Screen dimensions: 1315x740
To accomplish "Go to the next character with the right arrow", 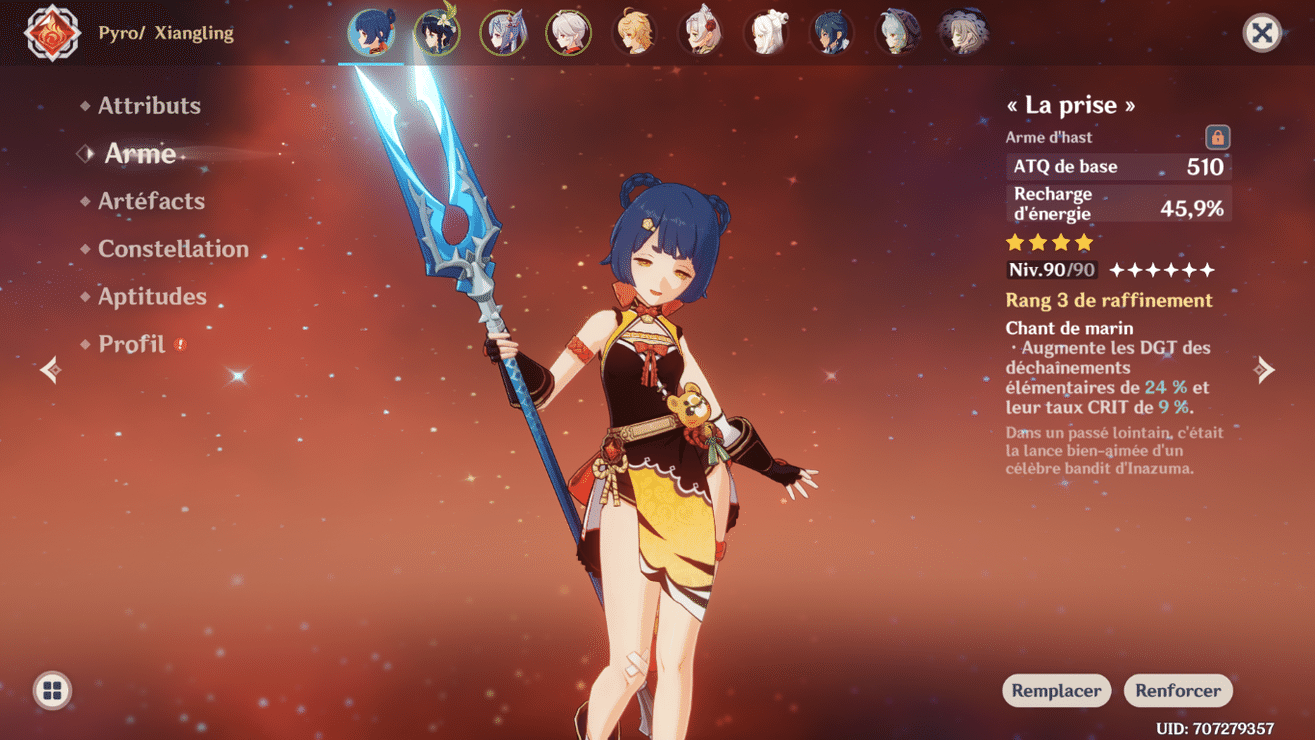I will pos(1264,369).
